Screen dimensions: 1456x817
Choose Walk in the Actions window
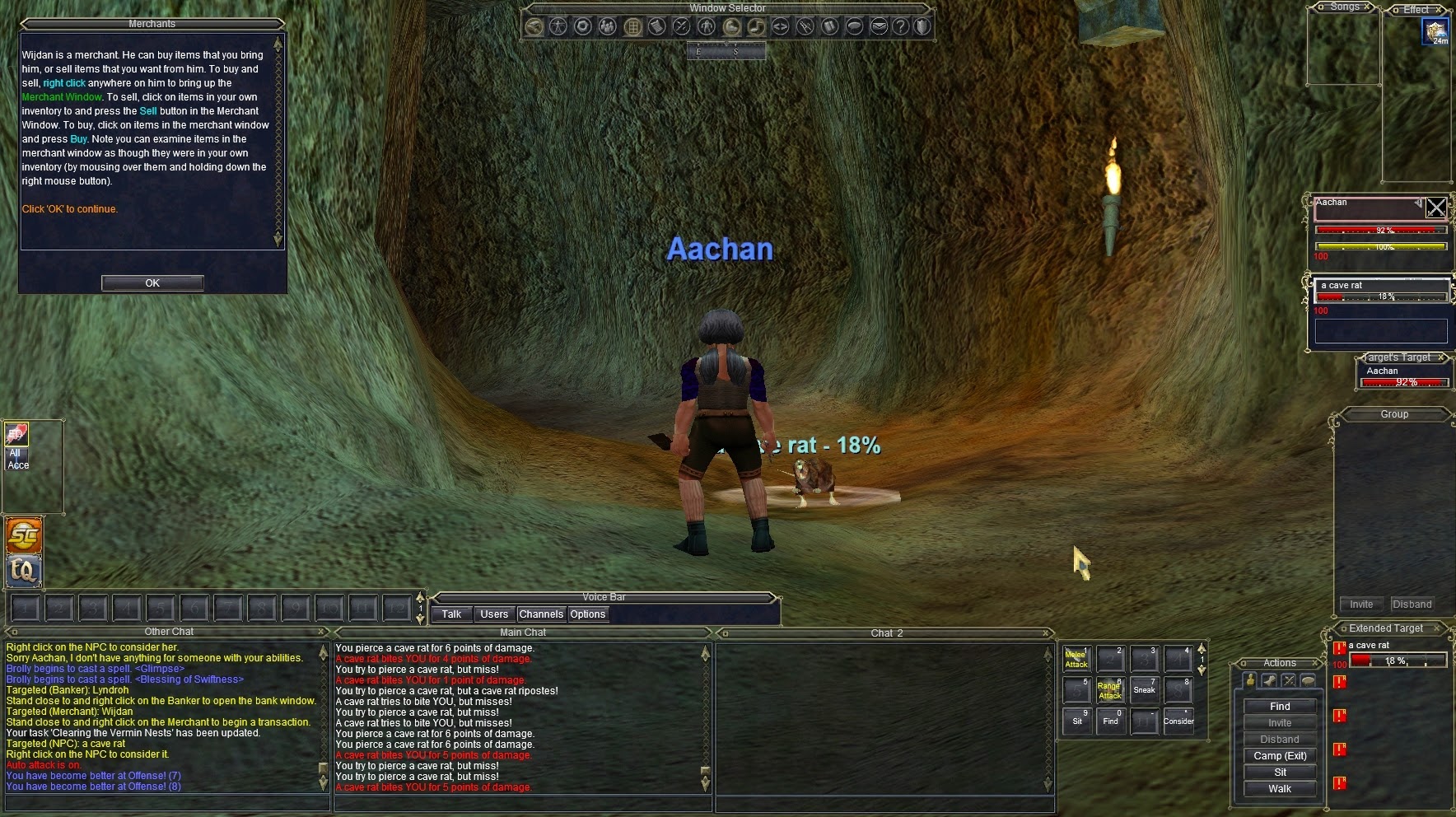tap(1280, 789)
